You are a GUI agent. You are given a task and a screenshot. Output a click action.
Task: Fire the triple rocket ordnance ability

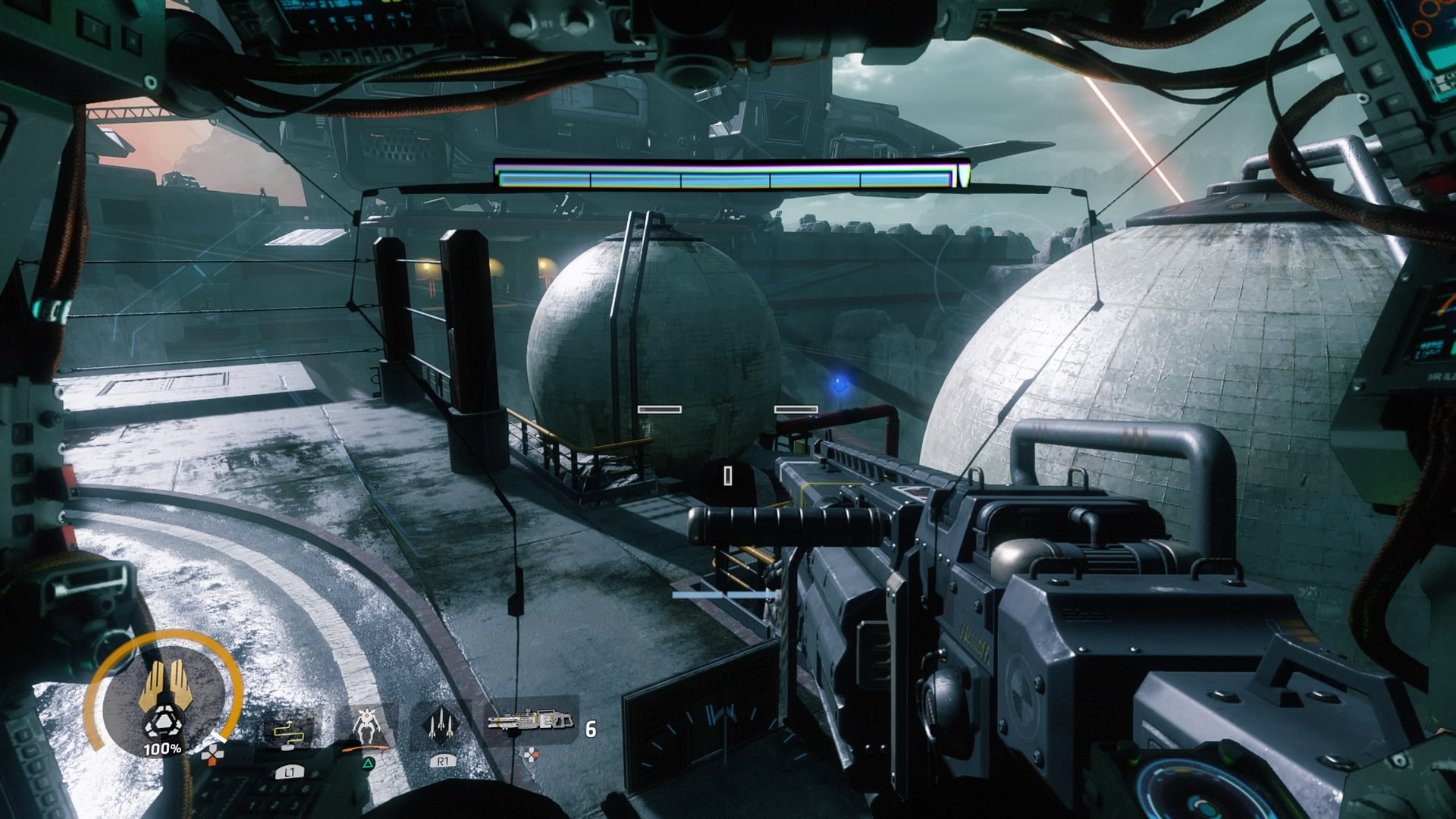tap(441, 726)
